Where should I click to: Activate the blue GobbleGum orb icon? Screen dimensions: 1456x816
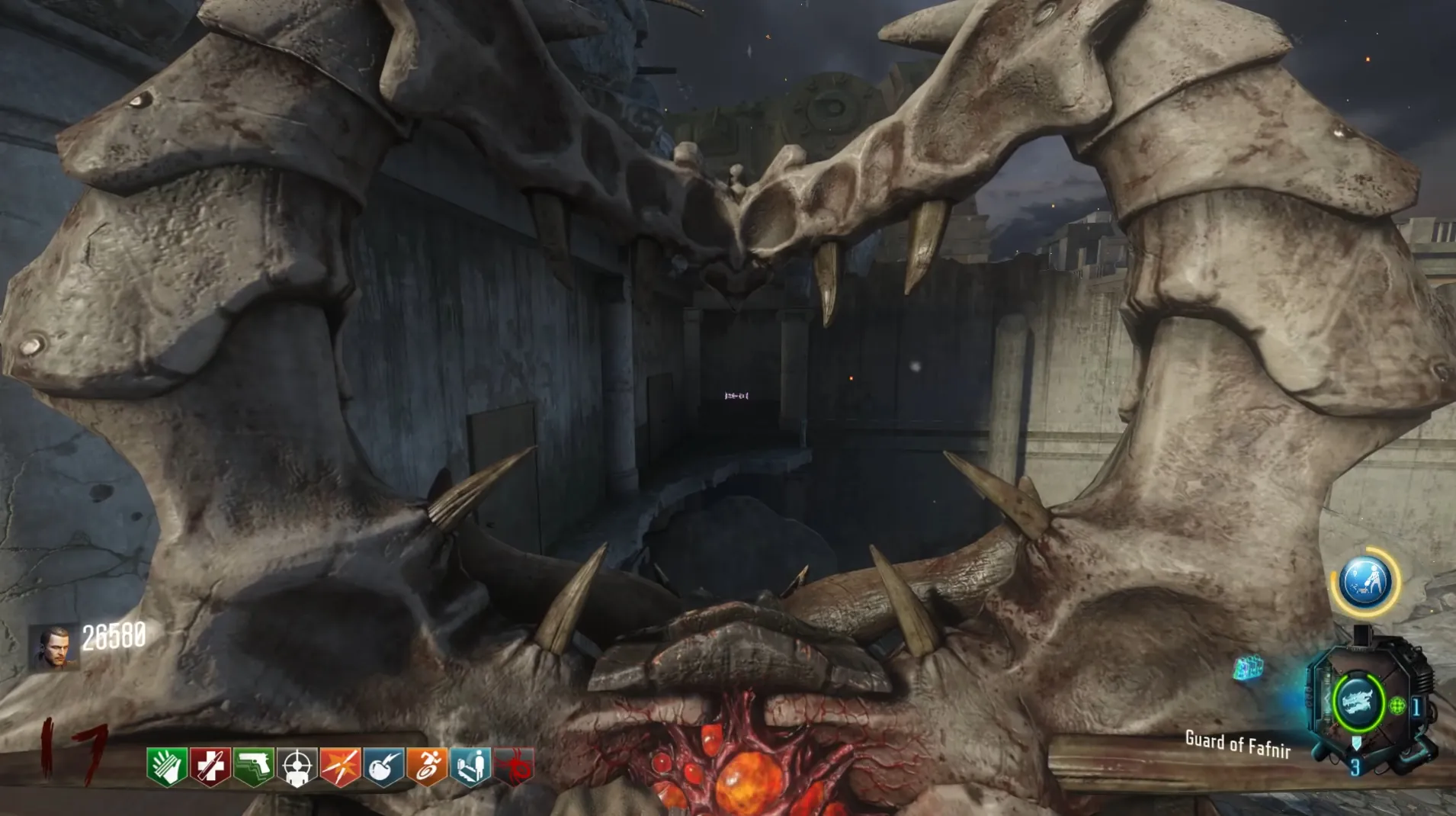(1365, 581)
